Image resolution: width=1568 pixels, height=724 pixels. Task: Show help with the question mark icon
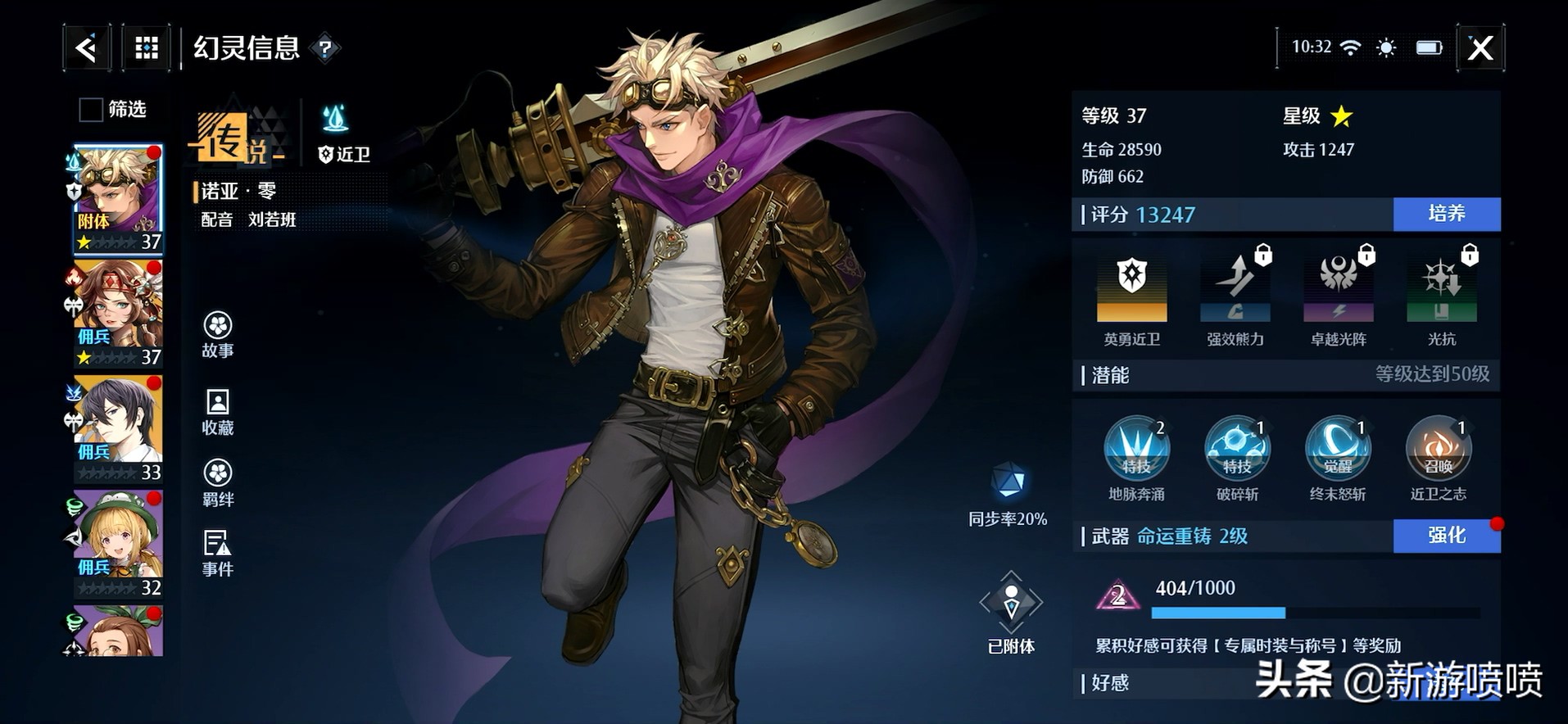pyautogui.click(x=325, y=49)
